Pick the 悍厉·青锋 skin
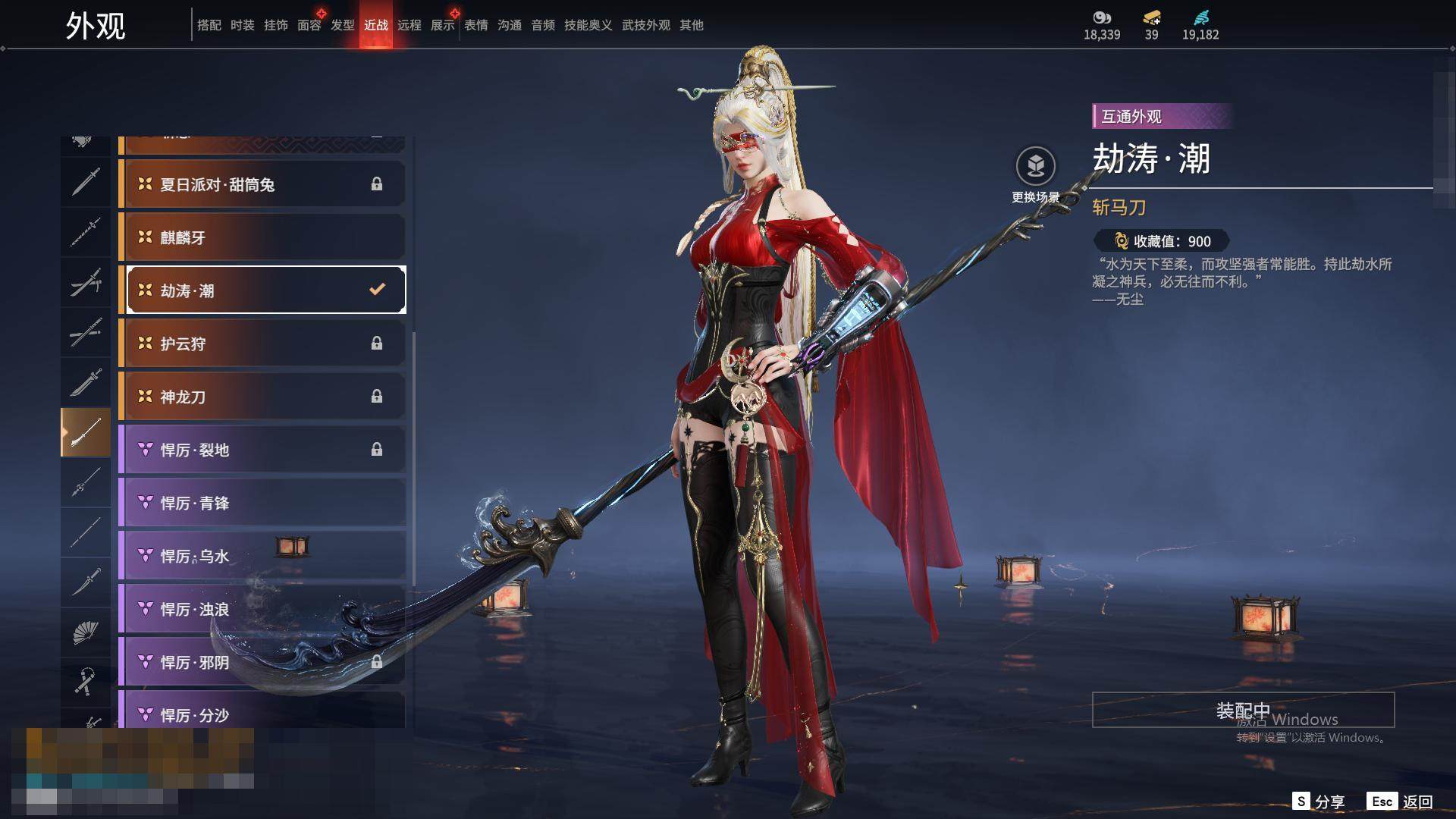1456x819 pixels. coord(262,503)
